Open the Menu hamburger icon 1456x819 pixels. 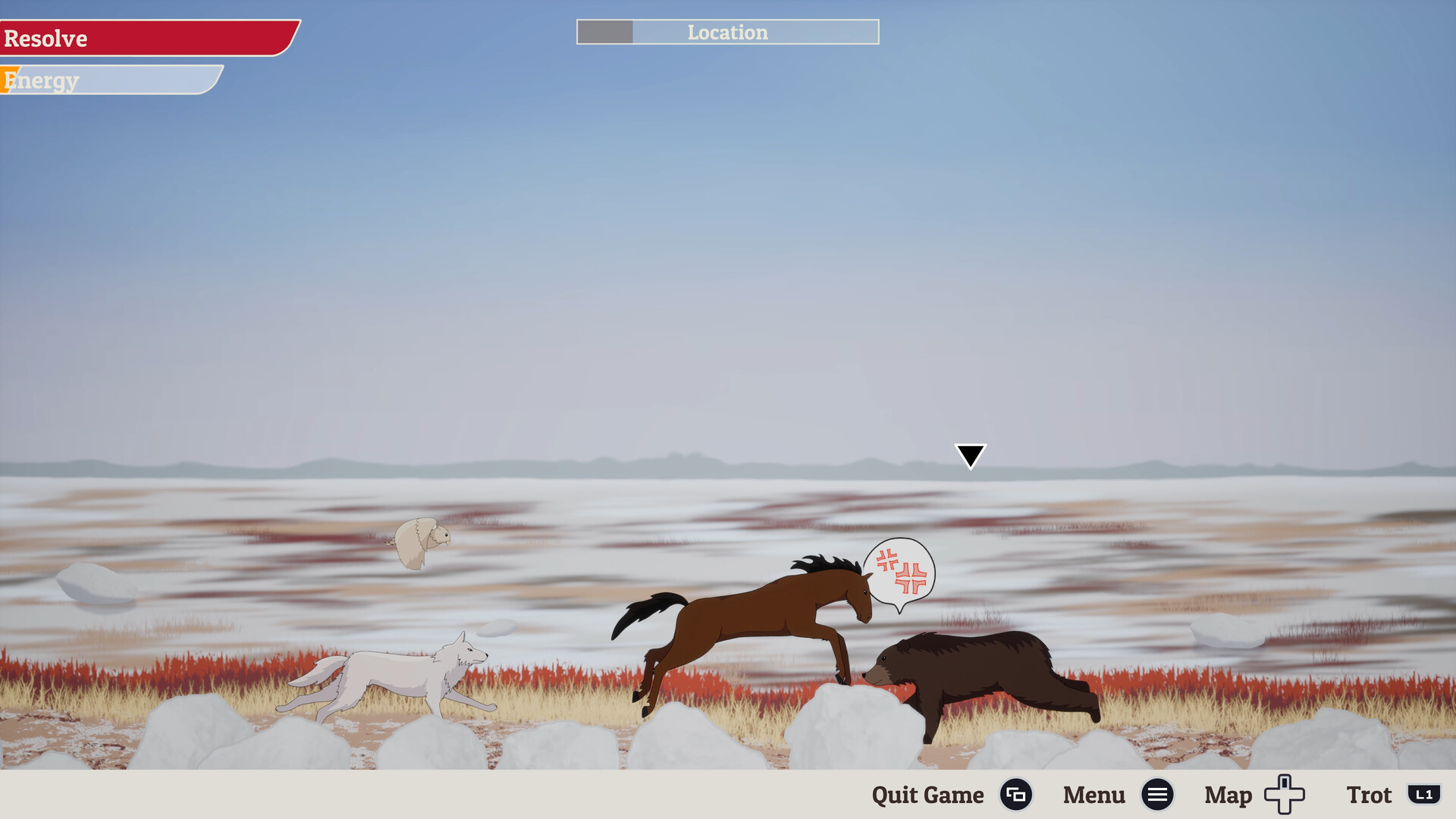[x=1157, y=795]
